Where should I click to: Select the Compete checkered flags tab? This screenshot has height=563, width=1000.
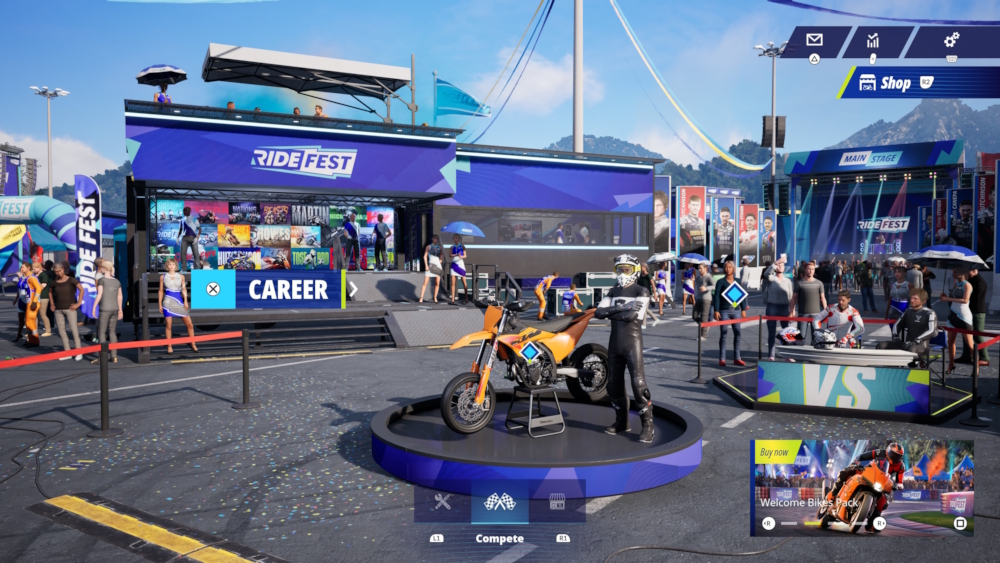coord(499,502)
